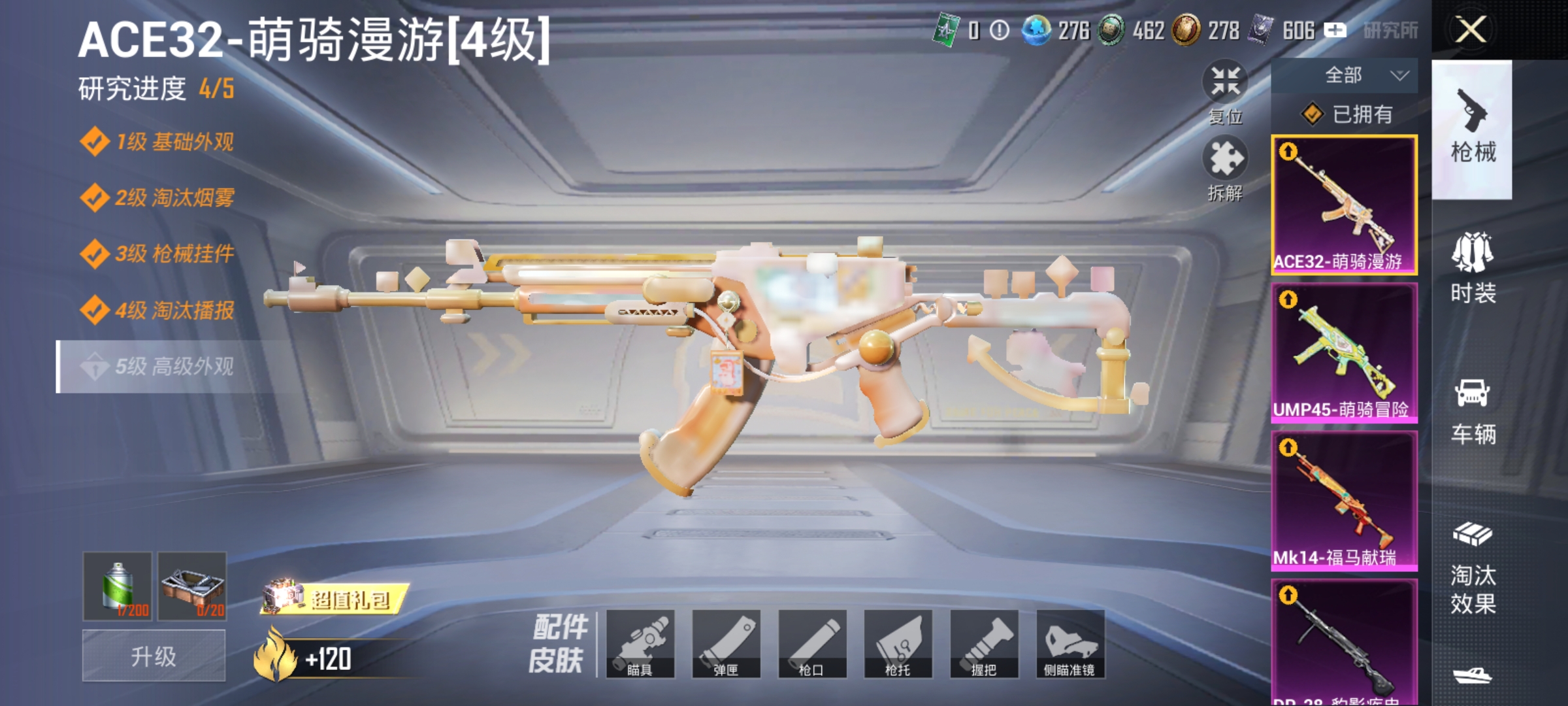This screenshot has width=1568, height=706.
Task: Select the 枪口 attachment skin icon
Action: (812, 644)
